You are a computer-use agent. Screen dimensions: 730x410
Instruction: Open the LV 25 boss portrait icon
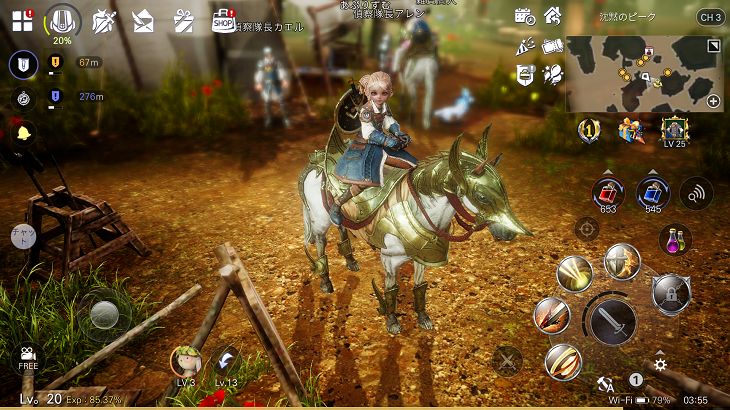(x=675, y=129)
